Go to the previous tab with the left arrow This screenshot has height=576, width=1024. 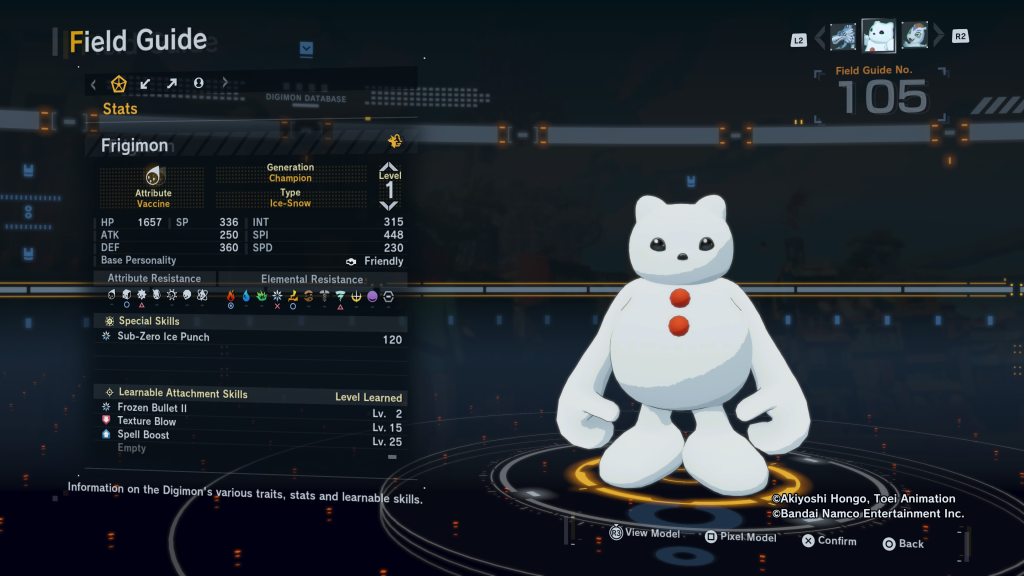pyautogui.click(x=94, y=83)
